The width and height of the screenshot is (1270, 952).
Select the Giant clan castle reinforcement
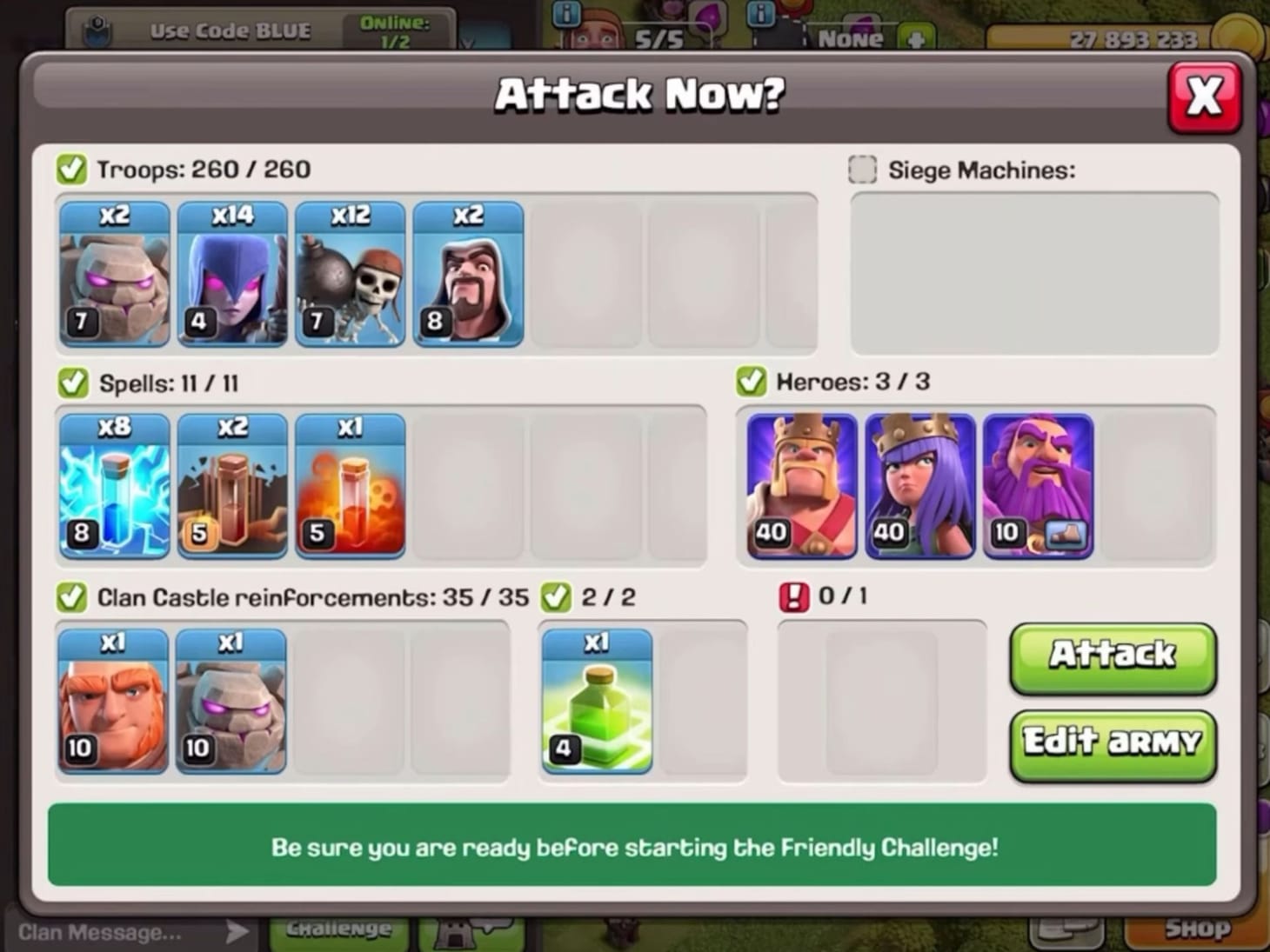(113, 700)
